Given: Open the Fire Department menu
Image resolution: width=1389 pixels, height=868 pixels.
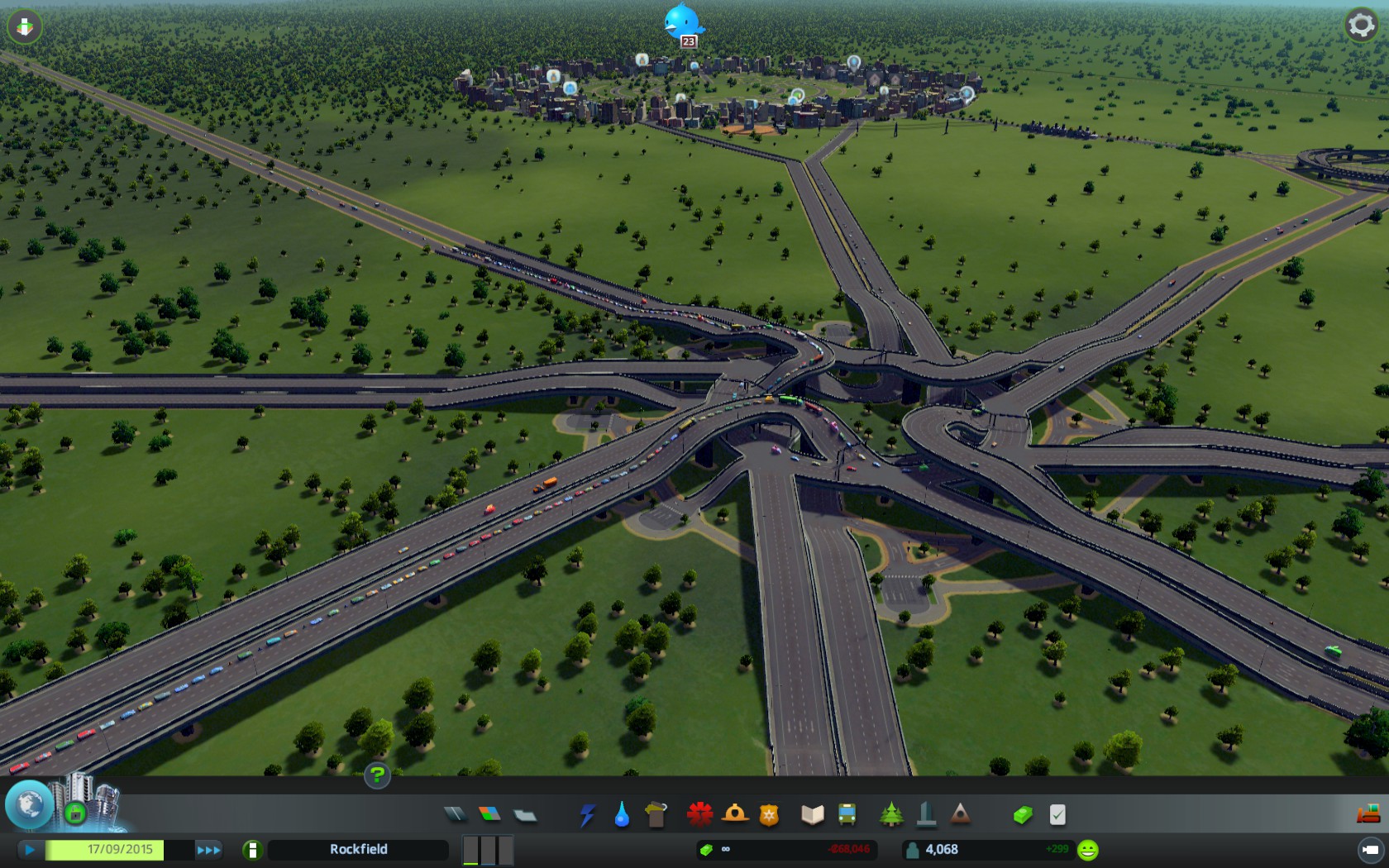Looking at the screenshot, I should (734, 815).
